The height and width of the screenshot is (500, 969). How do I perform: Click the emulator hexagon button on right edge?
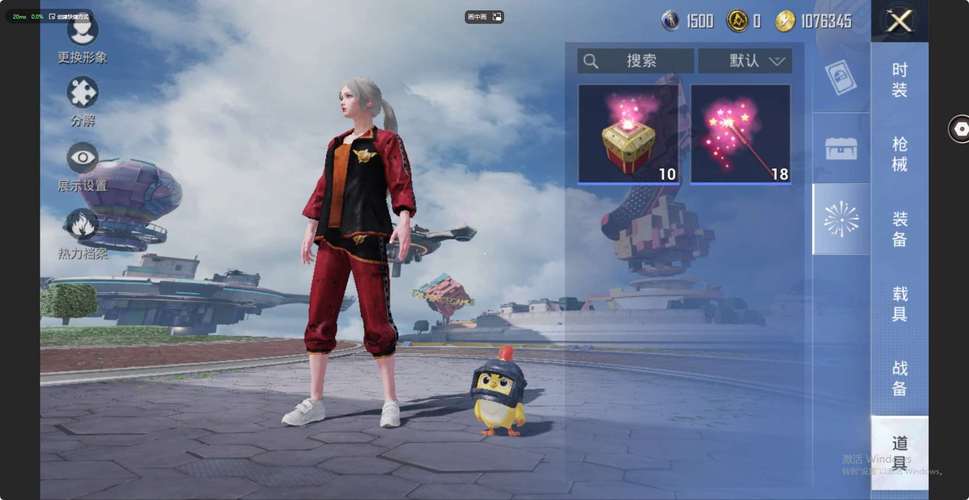(x=960, y=128)
